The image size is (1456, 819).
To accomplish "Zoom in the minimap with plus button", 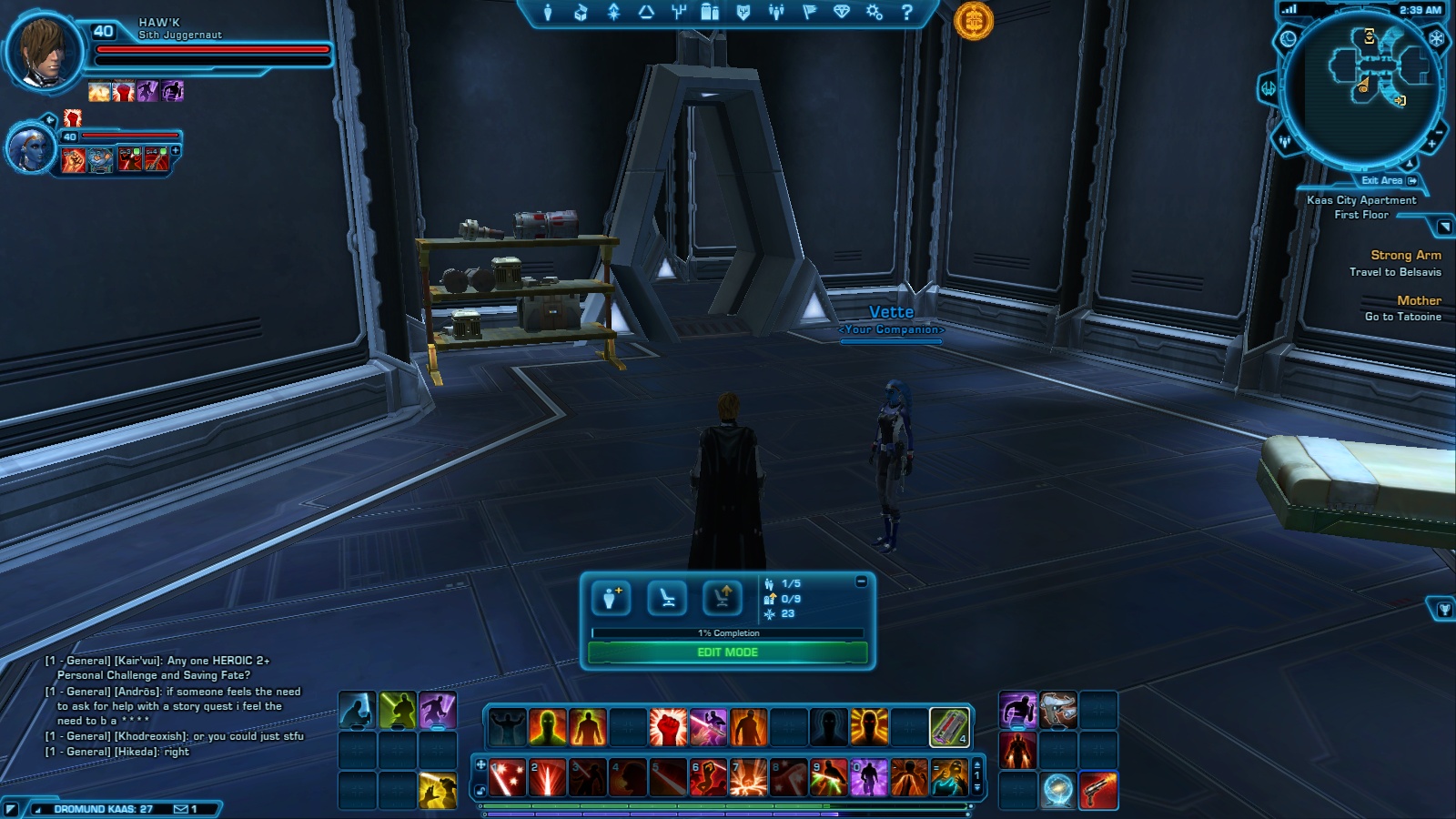I will (x=1431, y=144).
